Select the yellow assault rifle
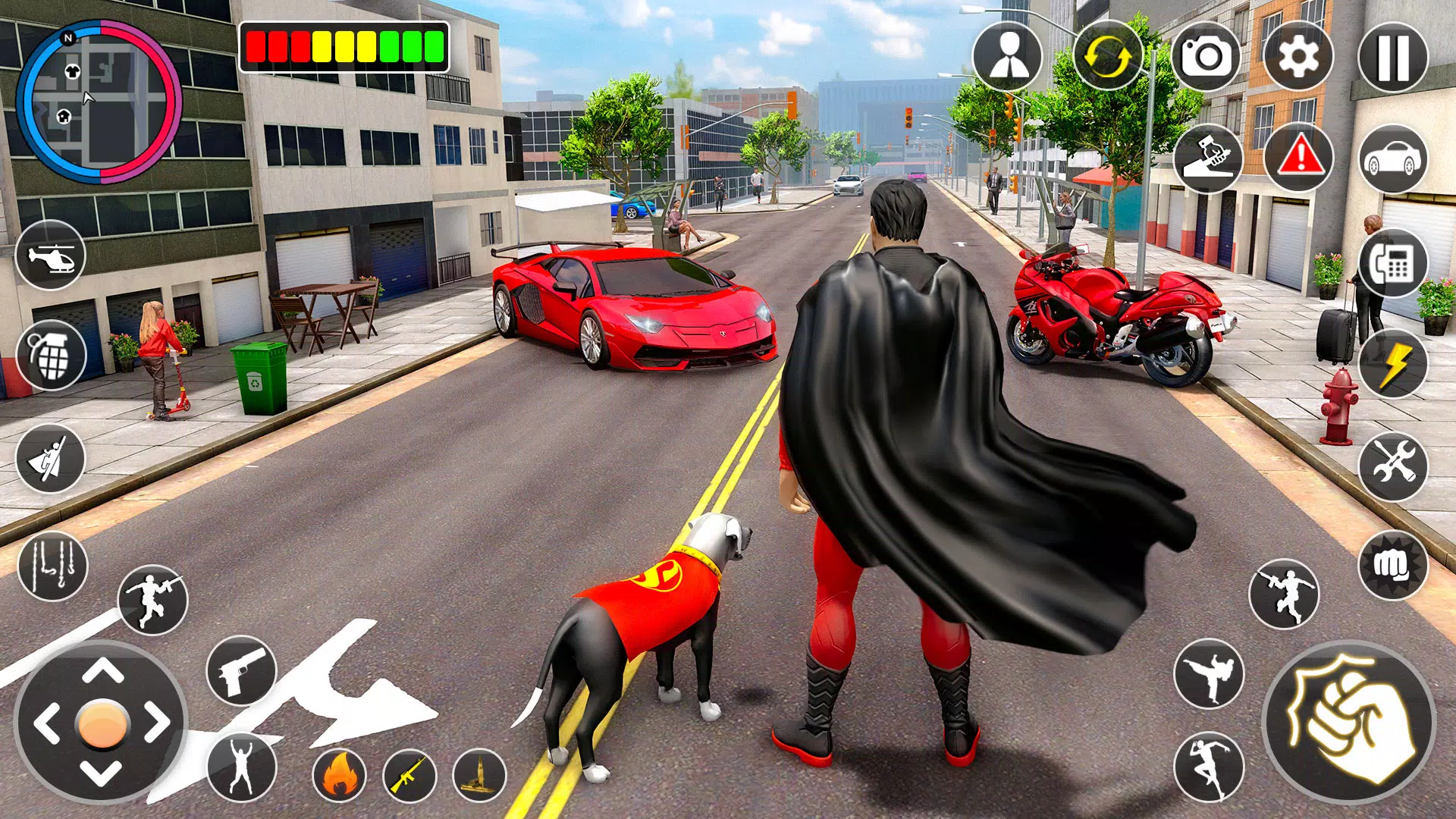The height and width of the screenshot is (819, 1456). pos(409,776)
